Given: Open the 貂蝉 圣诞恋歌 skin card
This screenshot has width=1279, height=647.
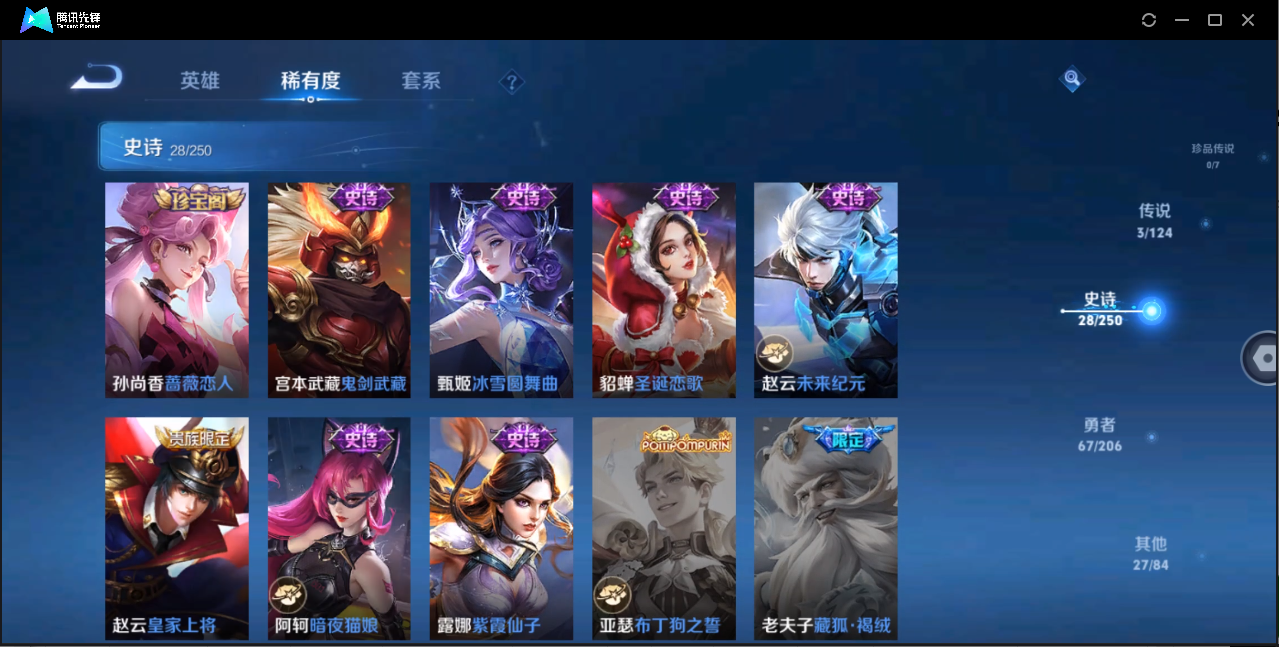Looking at the screenshot, I should 663,290.
